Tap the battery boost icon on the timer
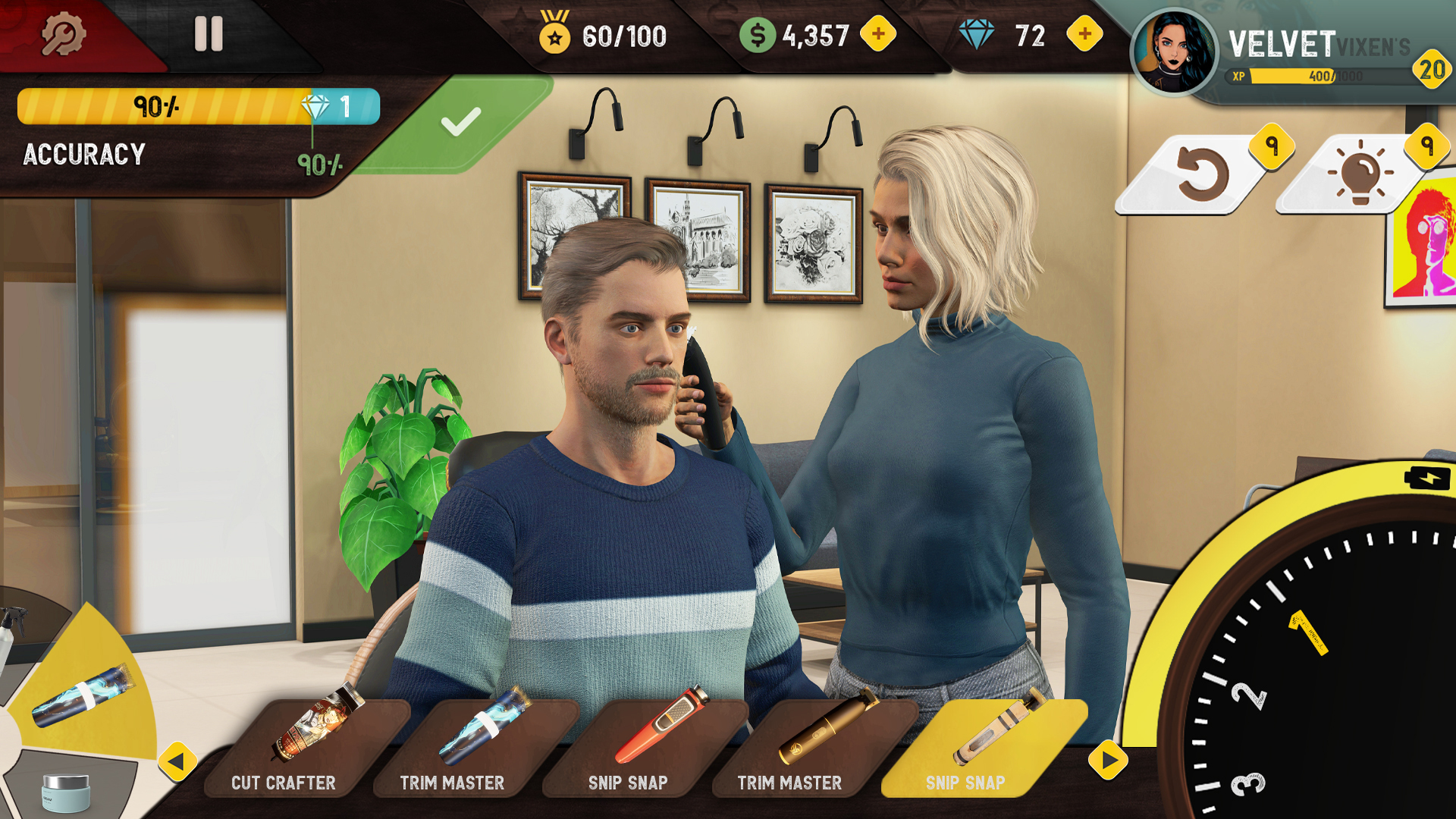 click(x=1426, y=478)
